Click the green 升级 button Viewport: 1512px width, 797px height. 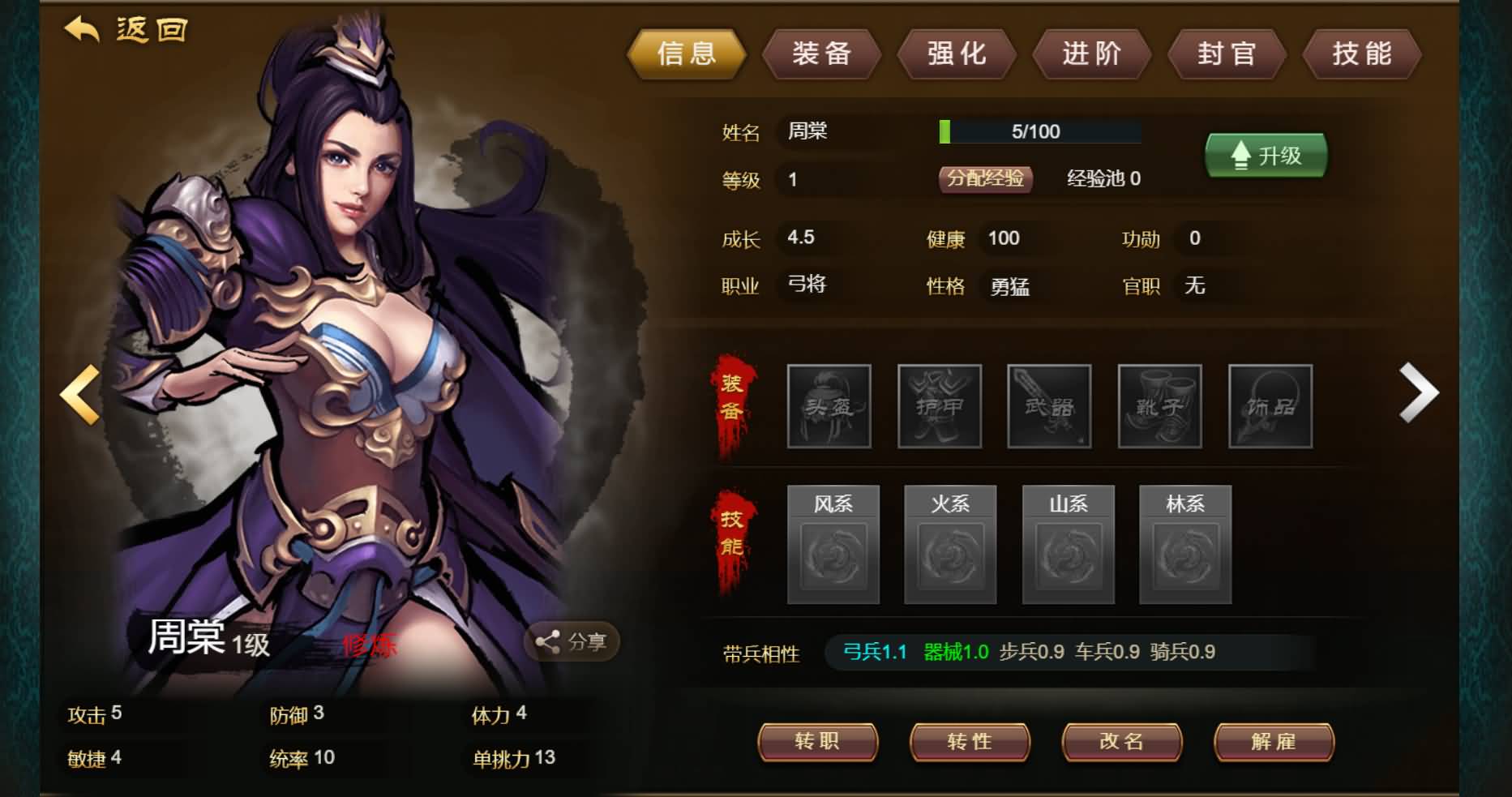point(1266,155)
